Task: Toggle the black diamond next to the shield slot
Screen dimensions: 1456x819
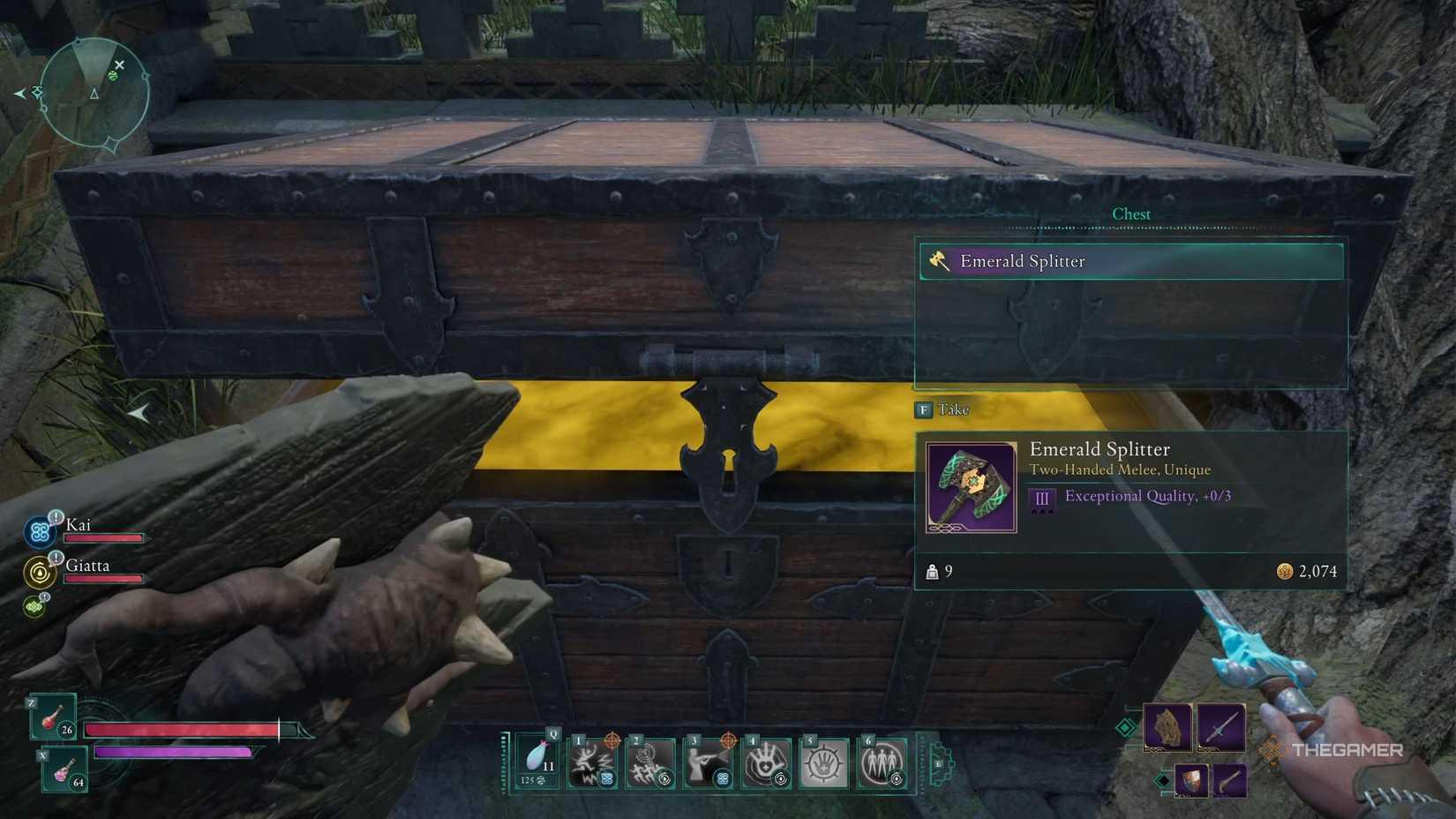Action: pos(1162,780)
